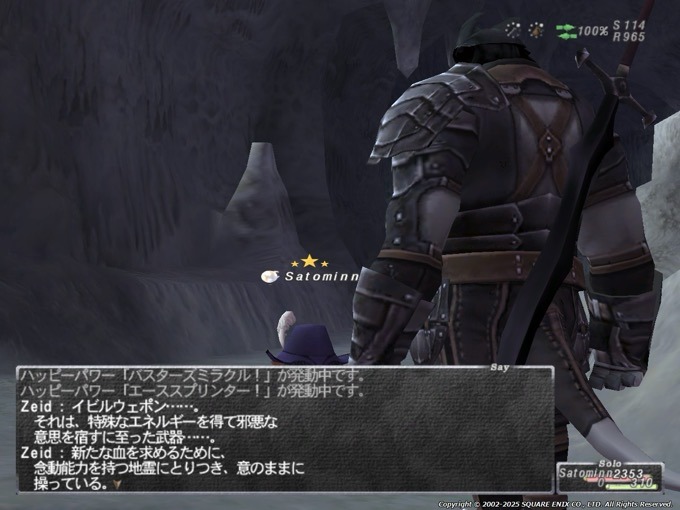Select the Say chat mode label
680x510 pixels.
(x=500, y=367)
